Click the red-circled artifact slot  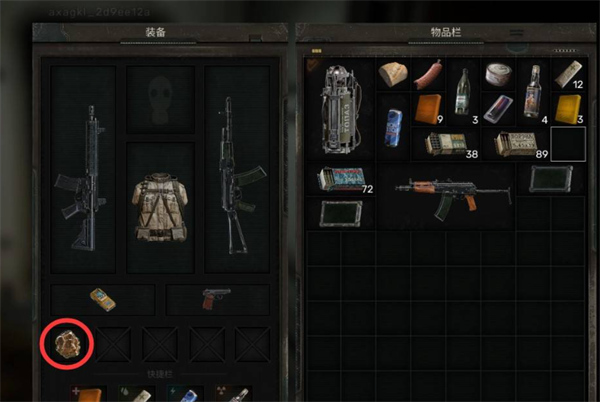[x=67, y=344]
